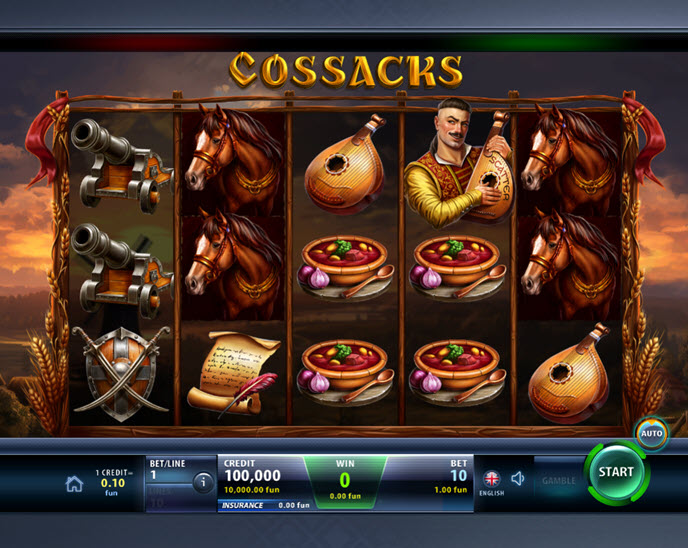Spin the reels with the START button

[x=615, y=472]
